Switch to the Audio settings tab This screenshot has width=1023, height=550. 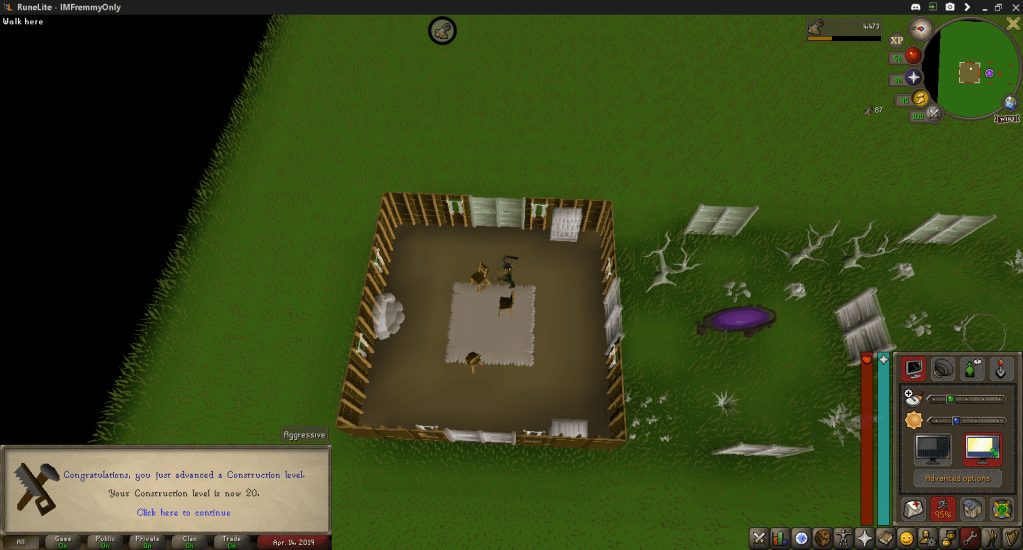click(942, 369)
